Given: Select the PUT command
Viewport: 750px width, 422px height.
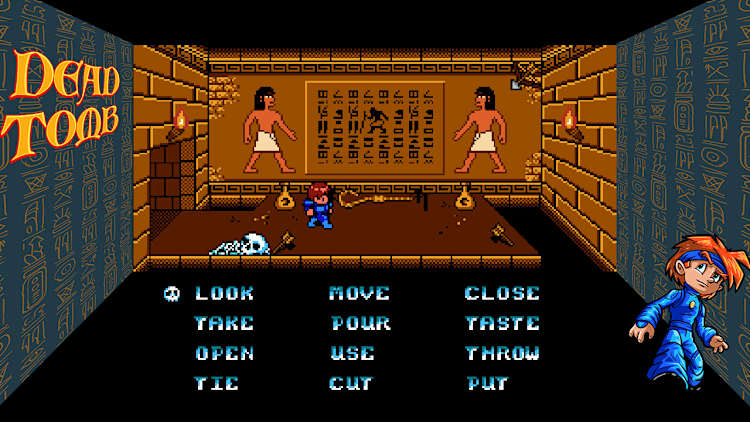Looking at the screenshot, I should (487, 383).
